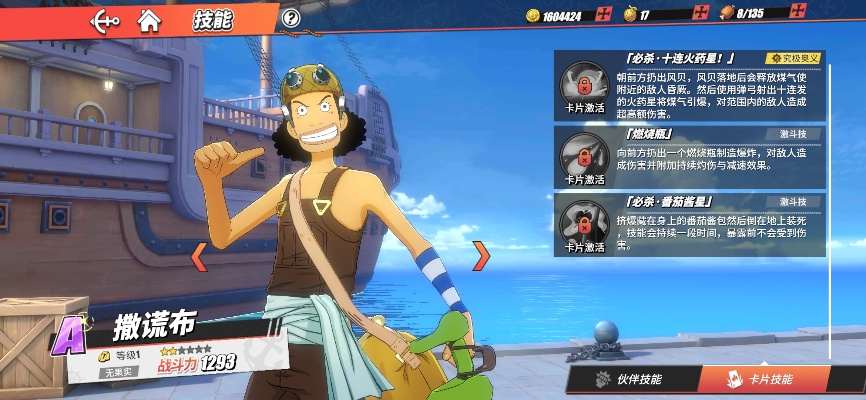Add more stamina meat with plus button
Viewport: 866px width, 400px height.
[x=798, y=13]
